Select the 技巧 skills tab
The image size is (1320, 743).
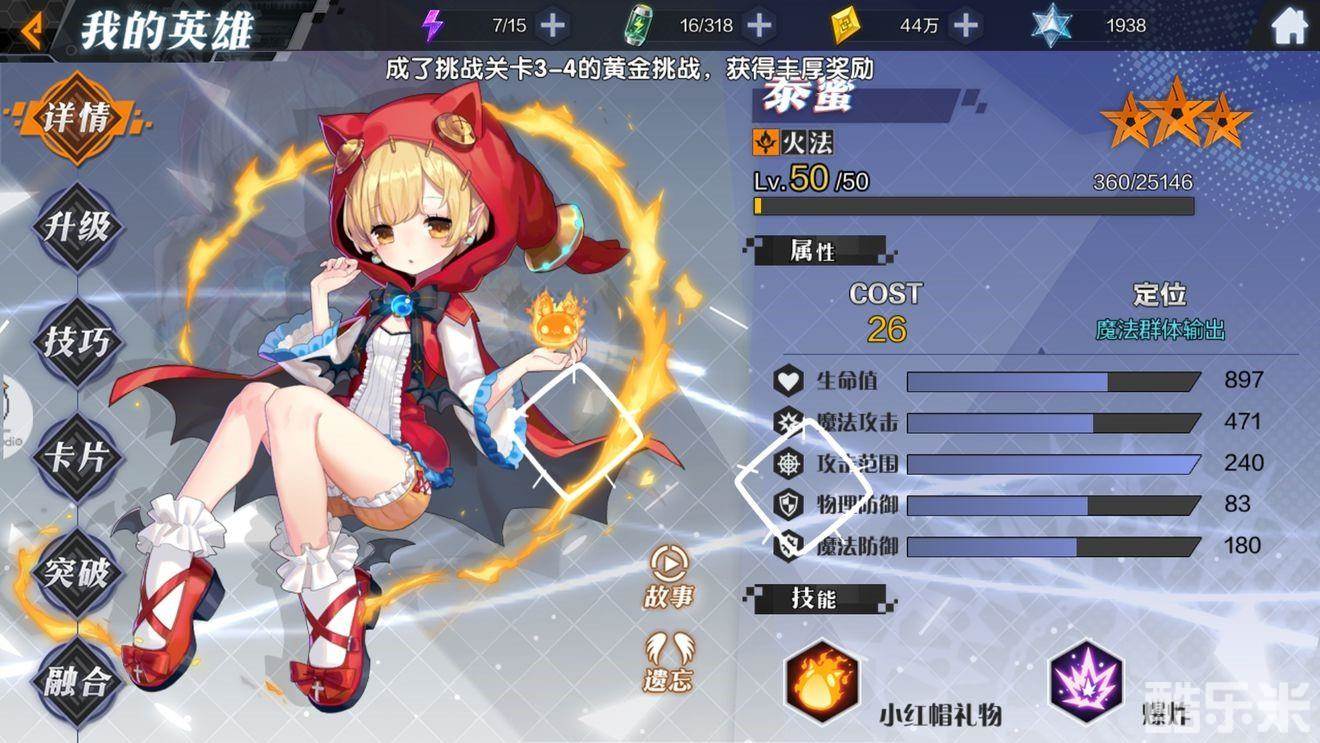(x=78, y=342)
